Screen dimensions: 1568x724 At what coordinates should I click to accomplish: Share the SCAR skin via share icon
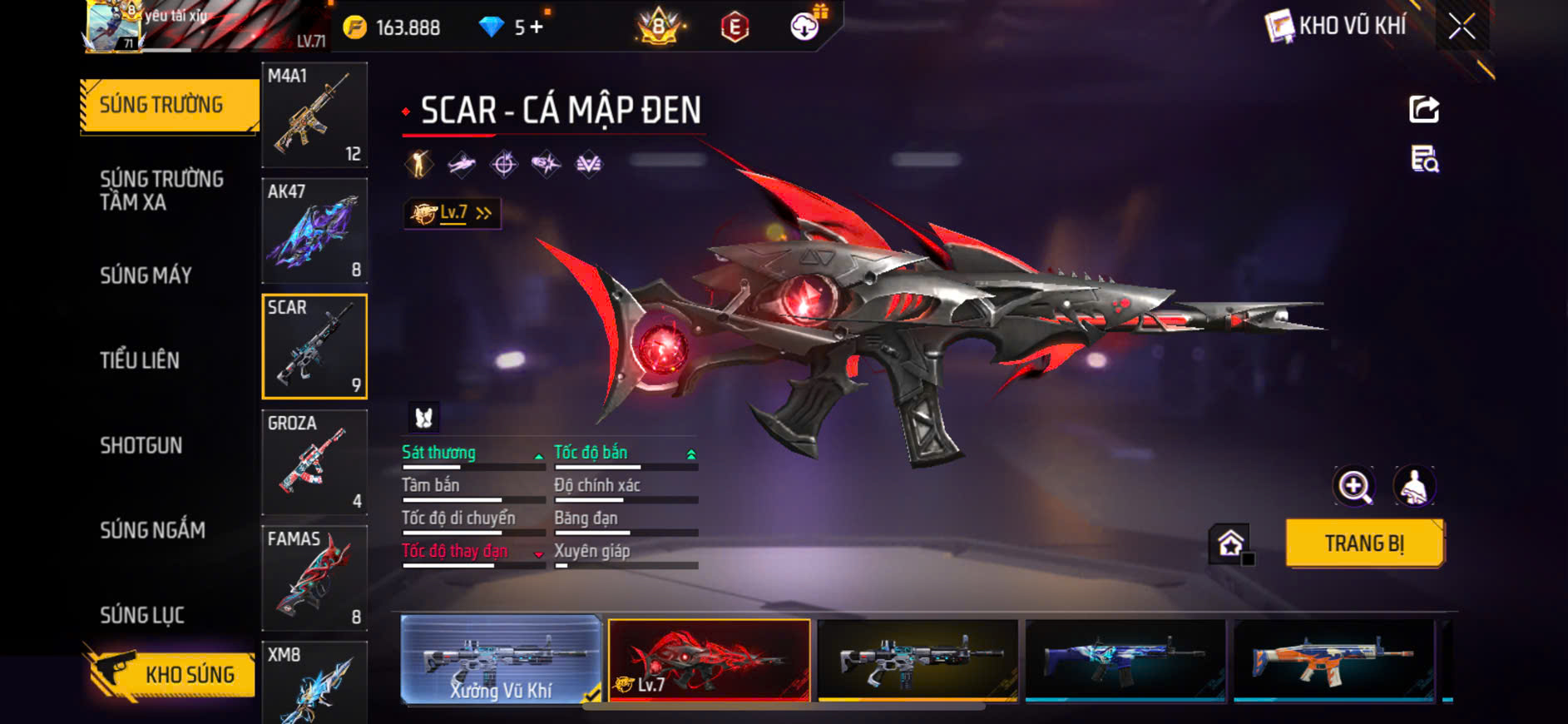click(1423, 109)
